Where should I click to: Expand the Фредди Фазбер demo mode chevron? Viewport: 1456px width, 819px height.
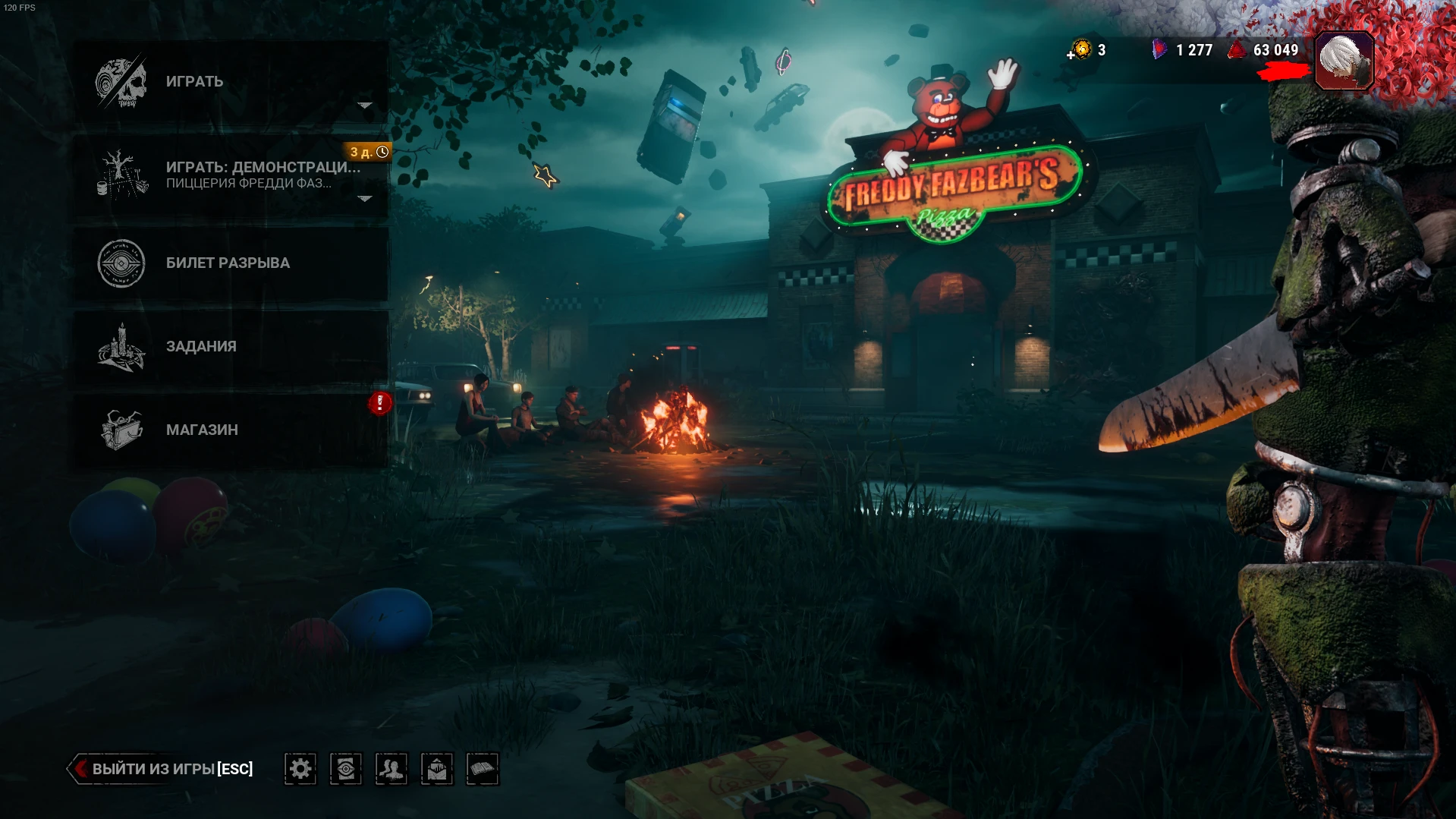point(363,200)
